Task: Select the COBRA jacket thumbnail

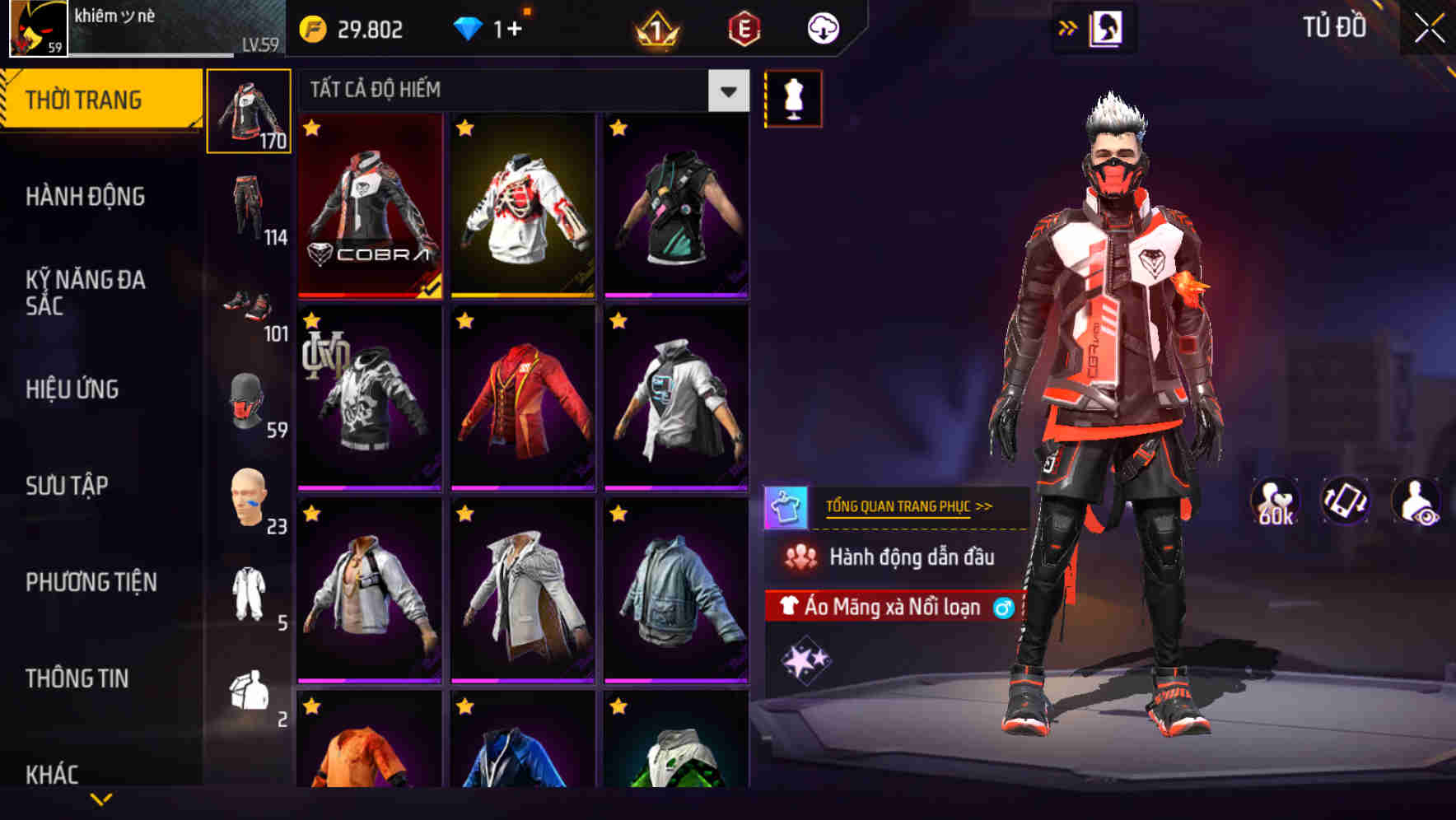Action: pyautogui.click(x=369, y=206)
